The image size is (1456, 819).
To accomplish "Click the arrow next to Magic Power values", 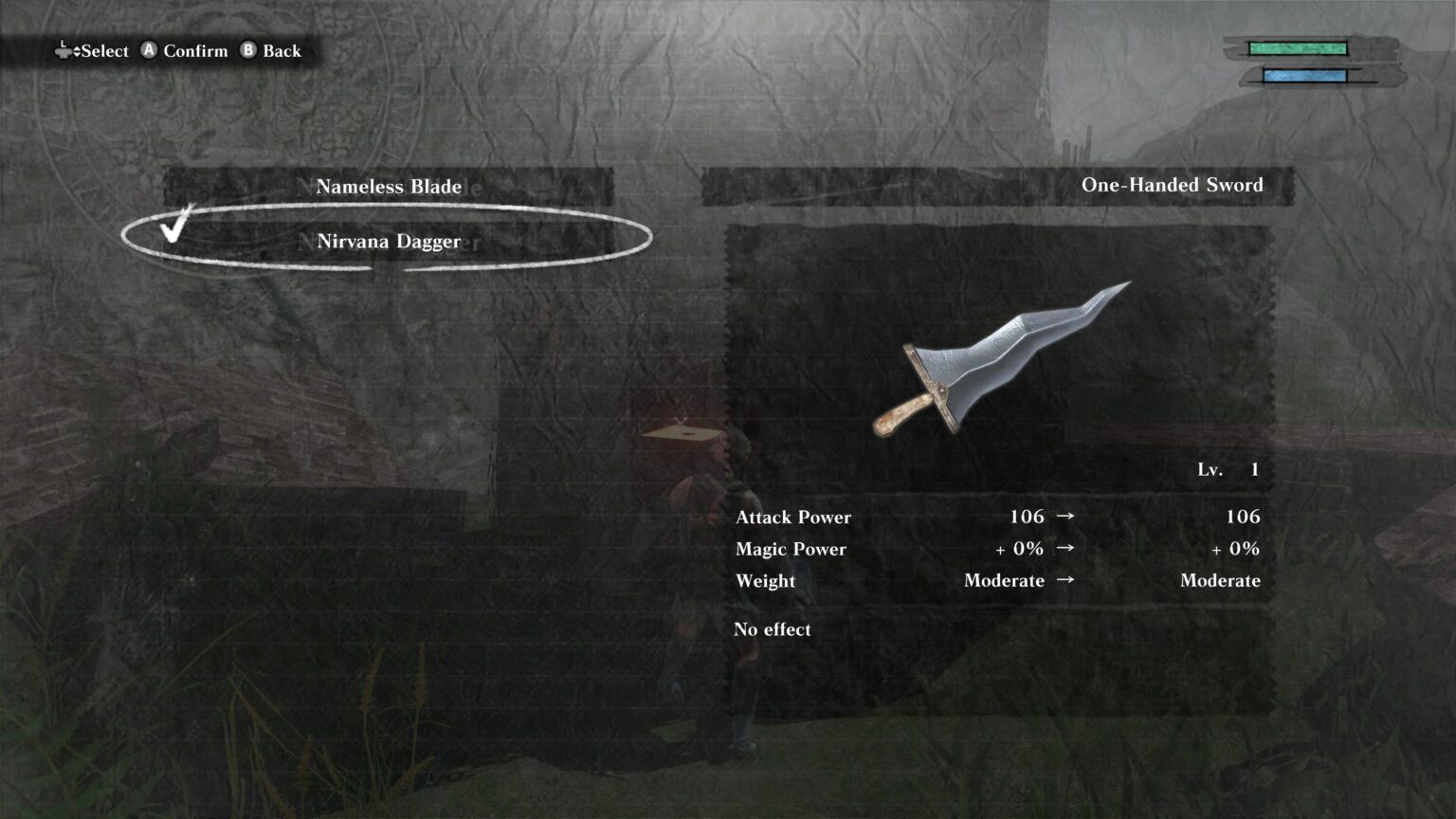I will (x=1066, y=549).
